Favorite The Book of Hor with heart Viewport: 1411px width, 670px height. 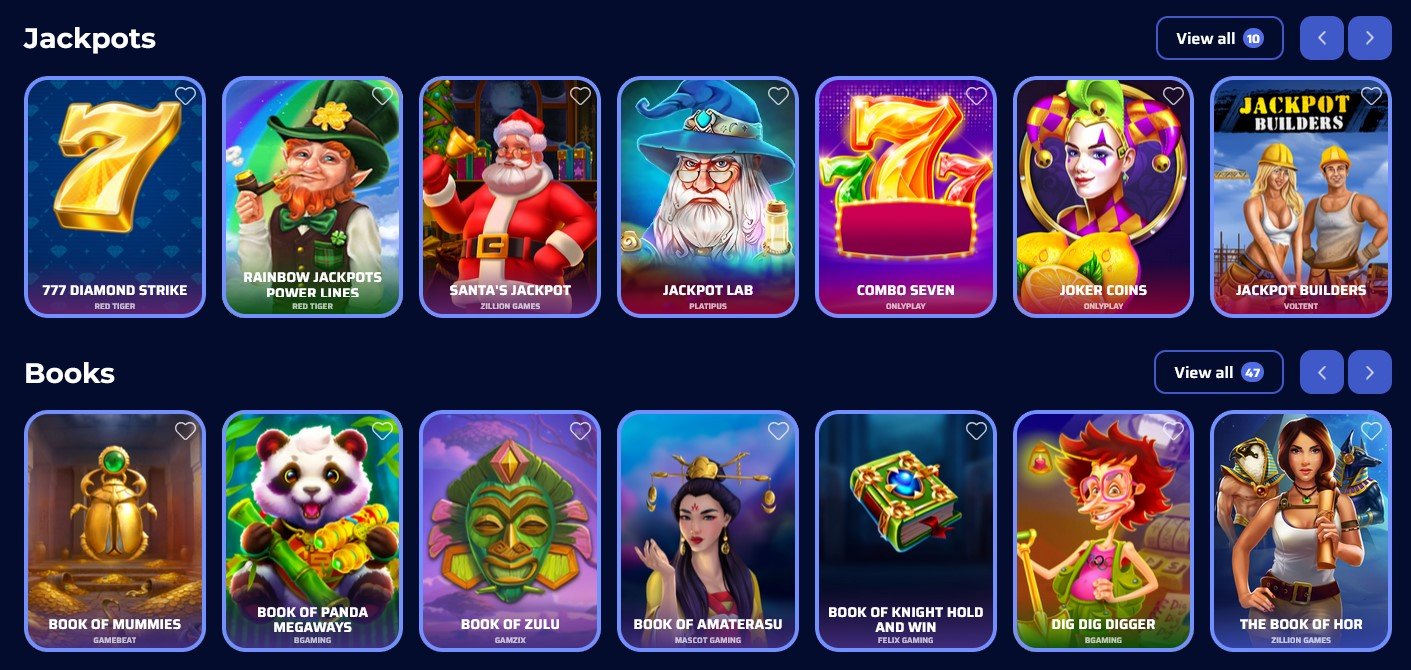click(1371, 431)
